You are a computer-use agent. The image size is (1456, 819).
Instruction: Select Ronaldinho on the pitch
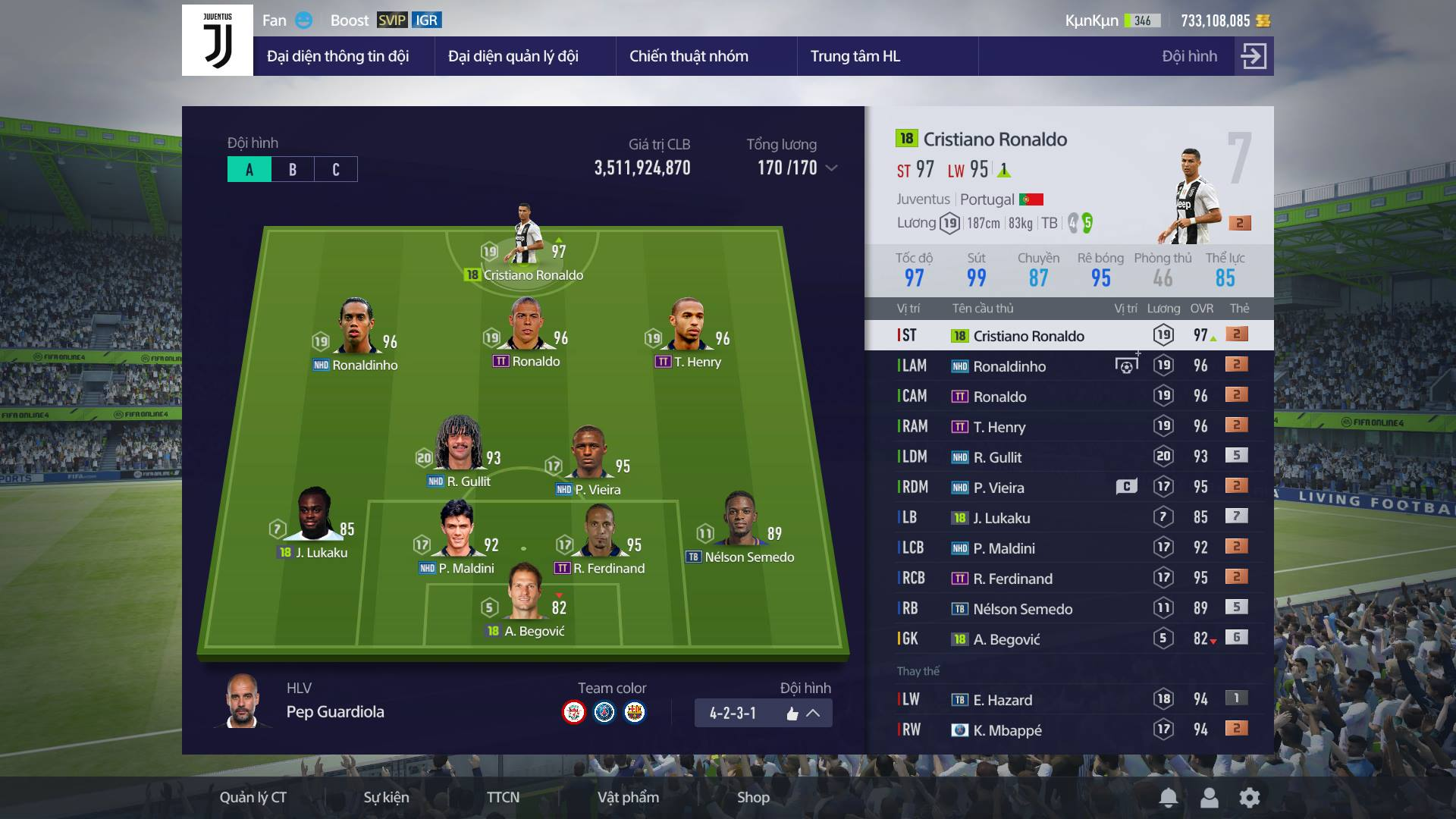356,334
